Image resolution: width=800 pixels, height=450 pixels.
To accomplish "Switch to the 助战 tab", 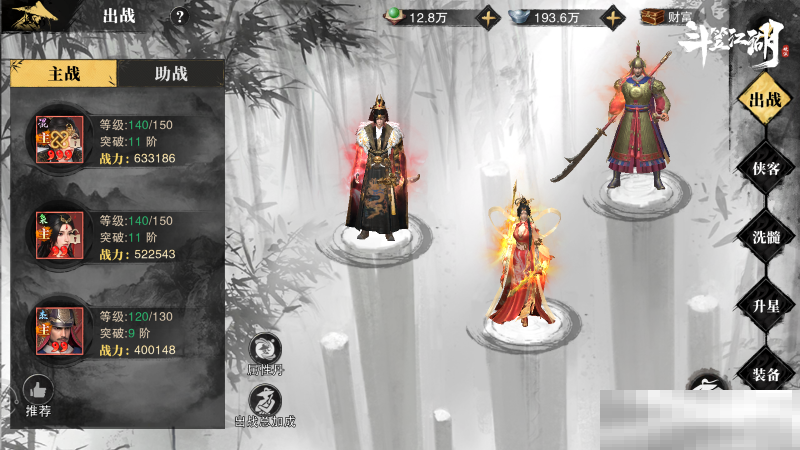I will [x=170, y=73].
